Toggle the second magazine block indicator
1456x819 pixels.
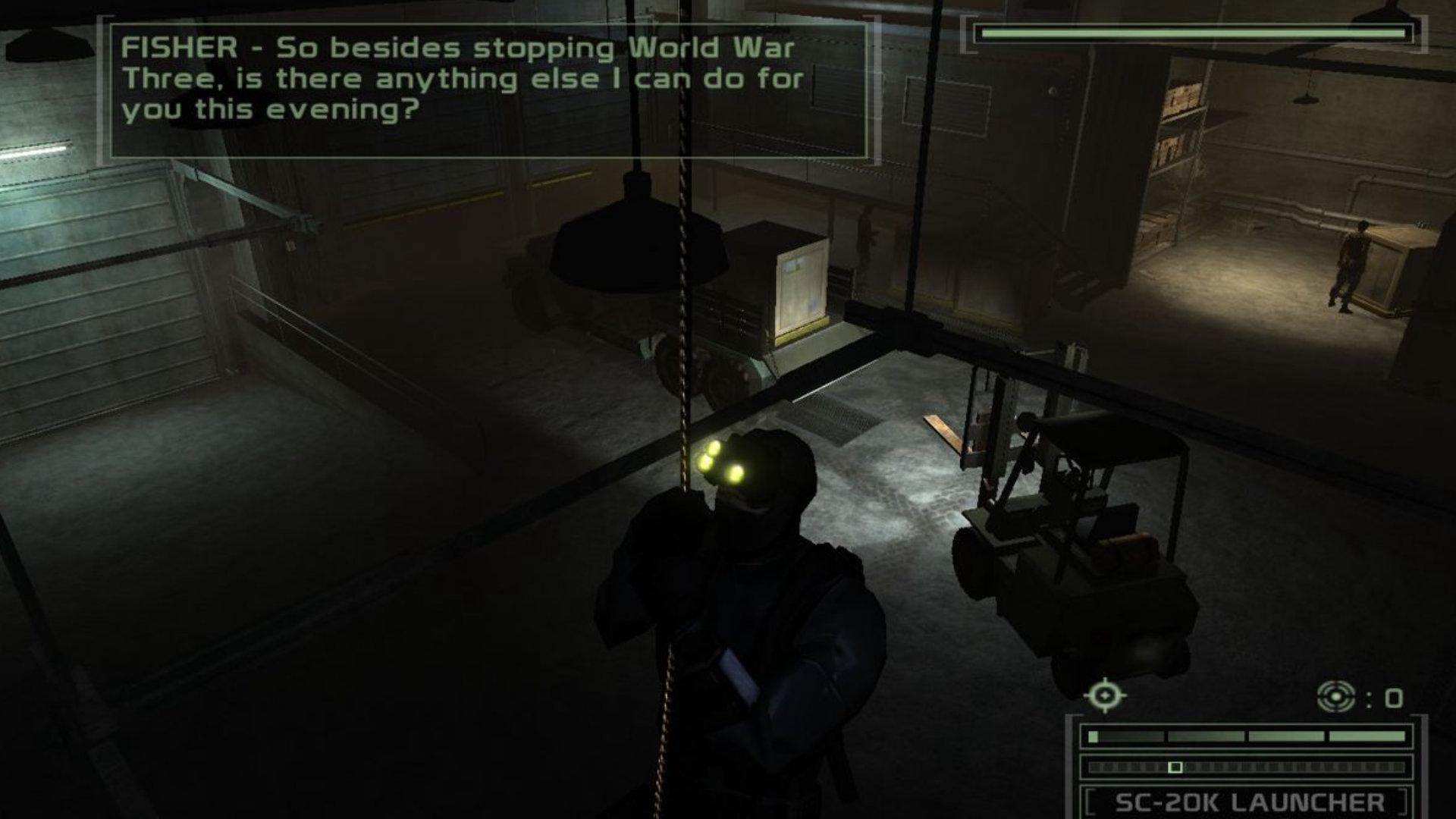(x=1206, y=737)
